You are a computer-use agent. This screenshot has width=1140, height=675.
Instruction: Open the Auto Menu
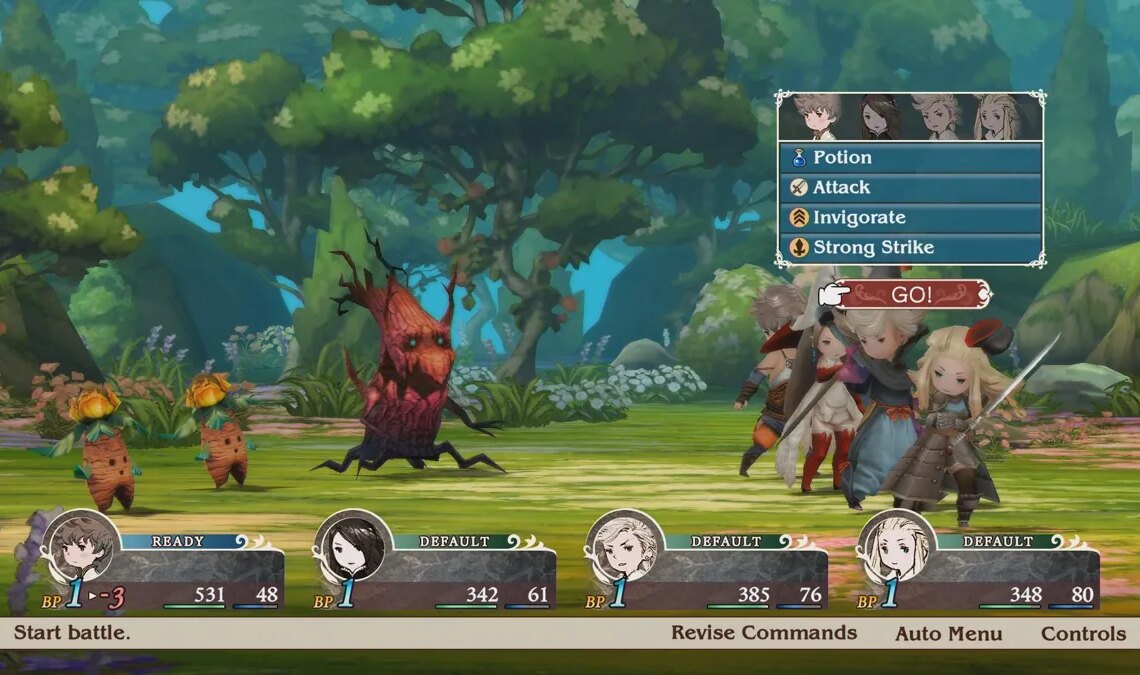(948, 634)
